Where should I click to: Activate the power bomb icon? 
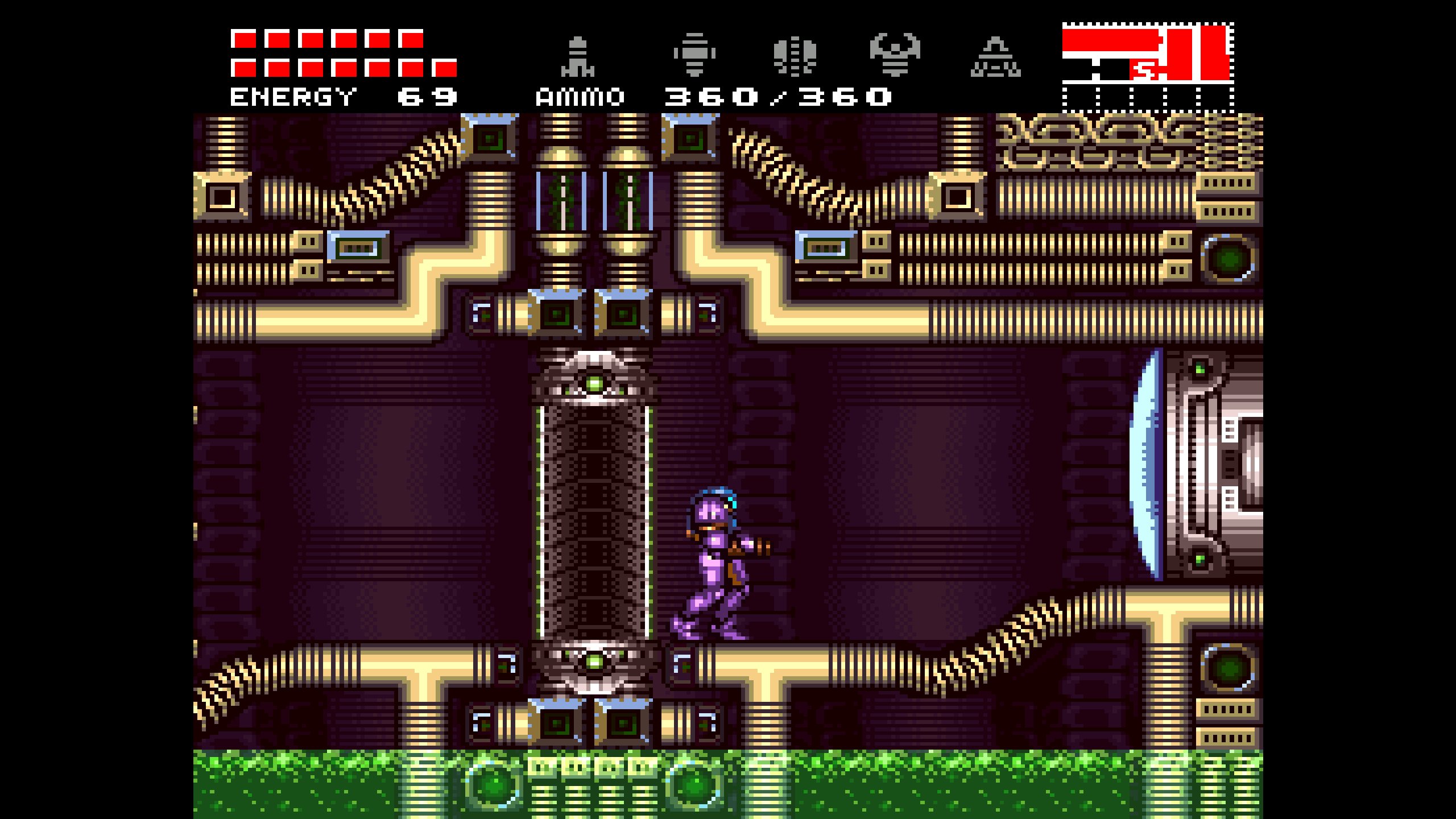tap(795, 56)
